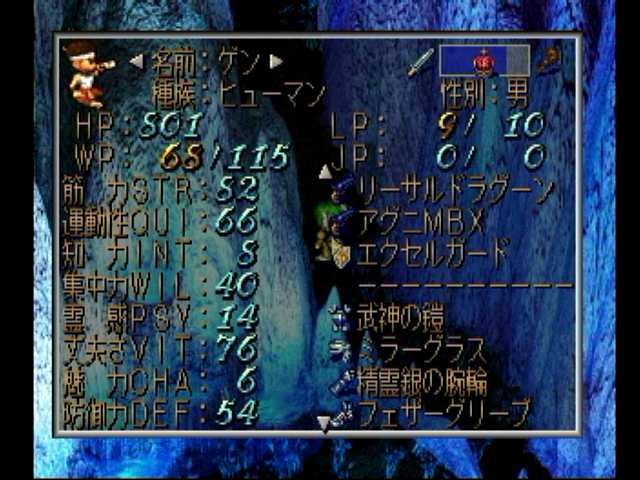This screenshot has height=480, width=640.
Task: Select the highlighted red armor icon
Action: tap(483, 61)
